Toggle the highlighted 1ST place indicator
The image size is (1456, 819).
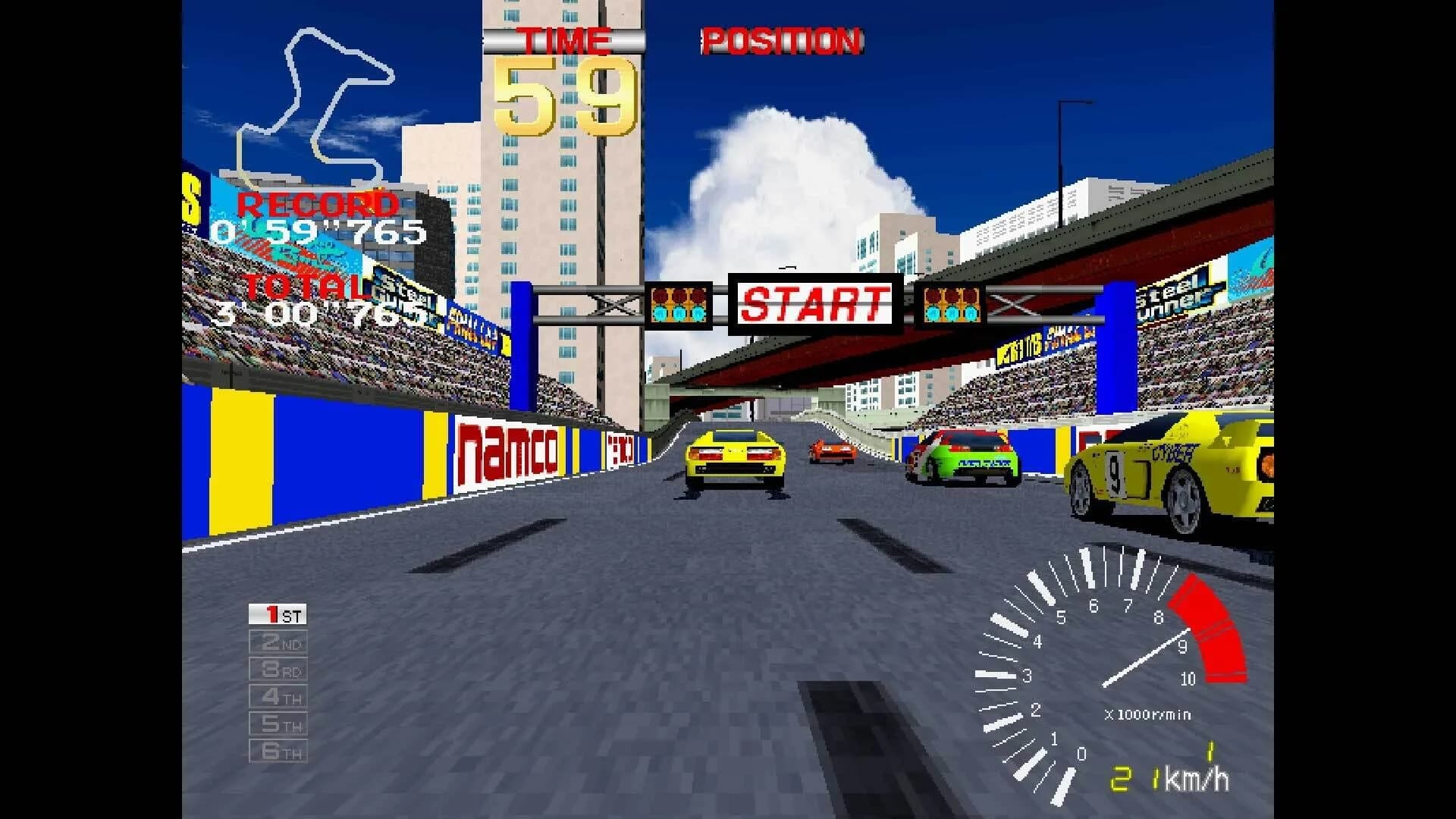point(278,615)
